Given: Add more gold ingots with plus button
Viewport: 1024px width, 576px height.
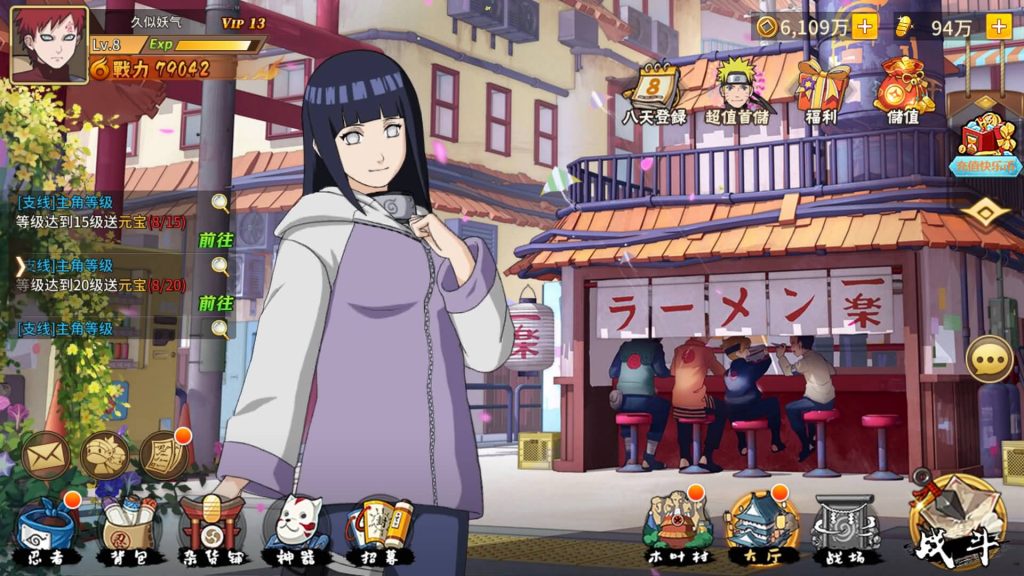Looking at the screenshot, I should [998, 27].
